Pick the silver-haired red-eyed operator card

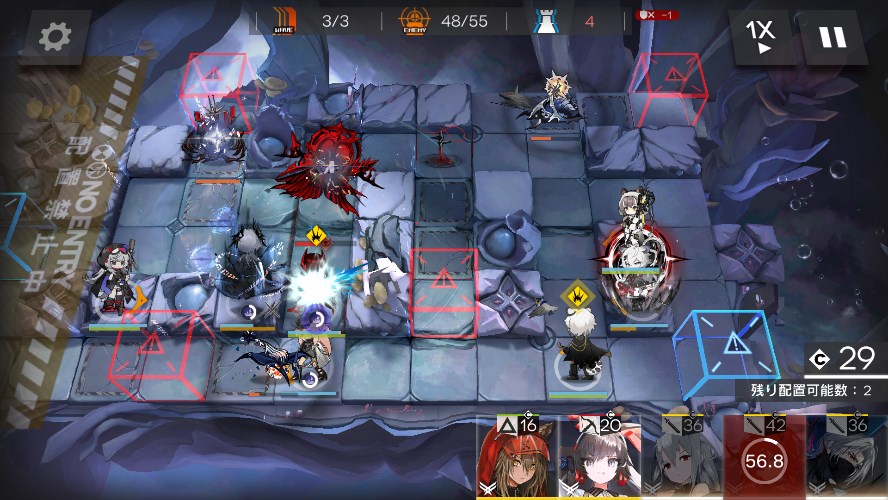coord(681,458)
